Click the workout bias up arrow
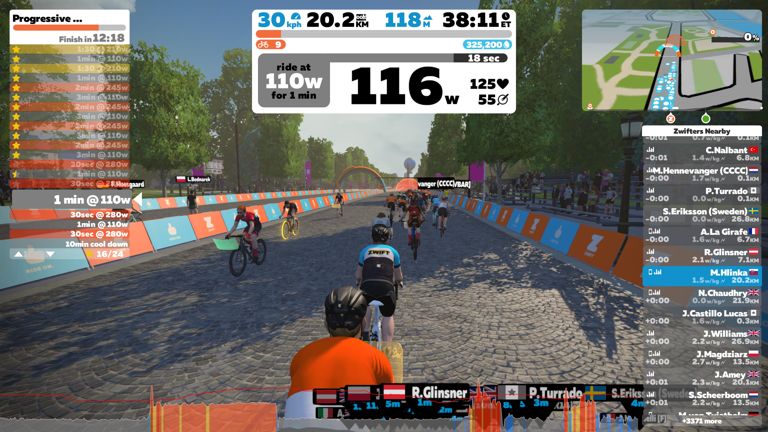The image size is (768, 432). (x=16, y=254)
